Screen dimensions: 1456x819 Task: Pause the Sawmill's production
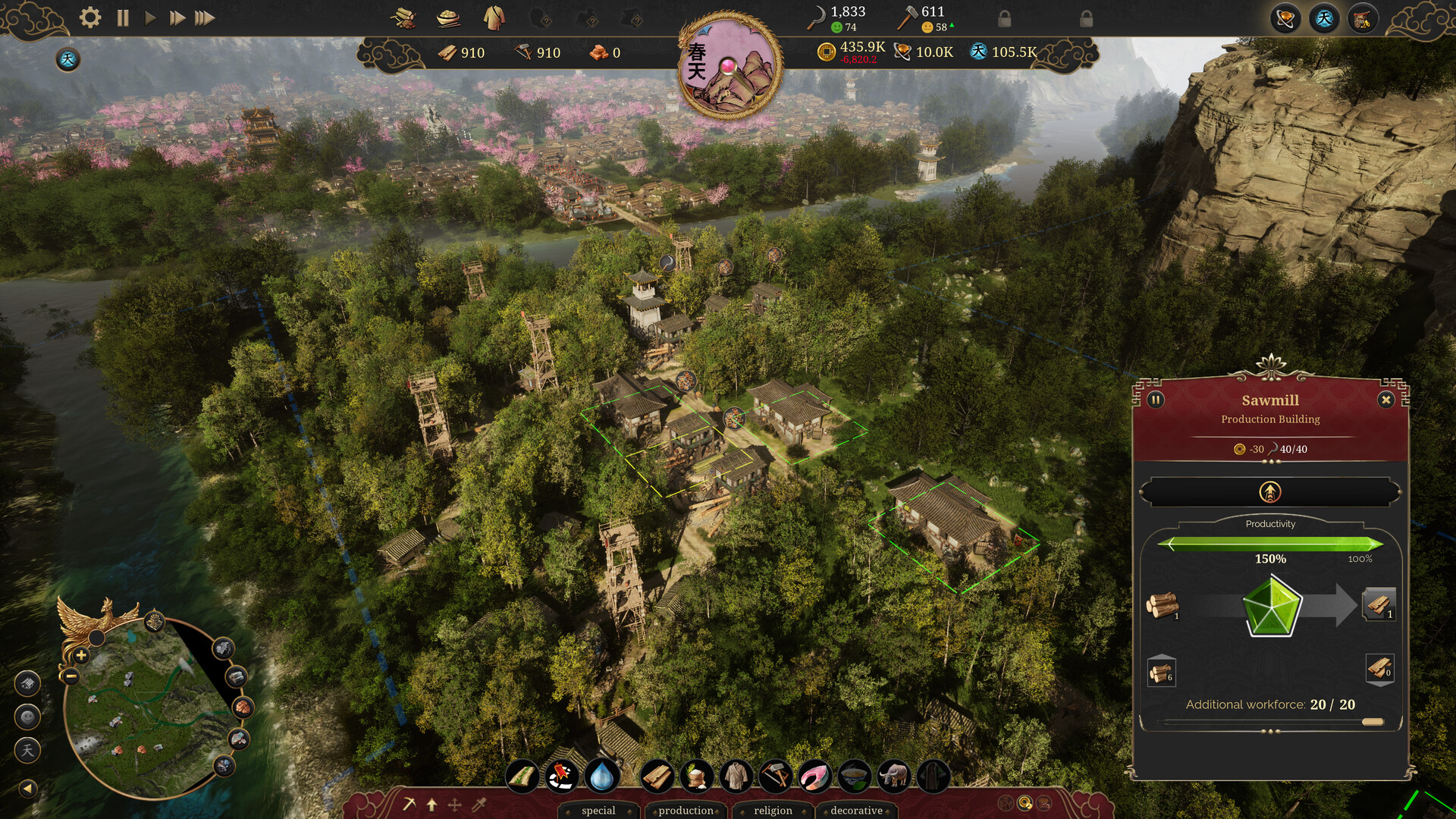pos(1155,400)
